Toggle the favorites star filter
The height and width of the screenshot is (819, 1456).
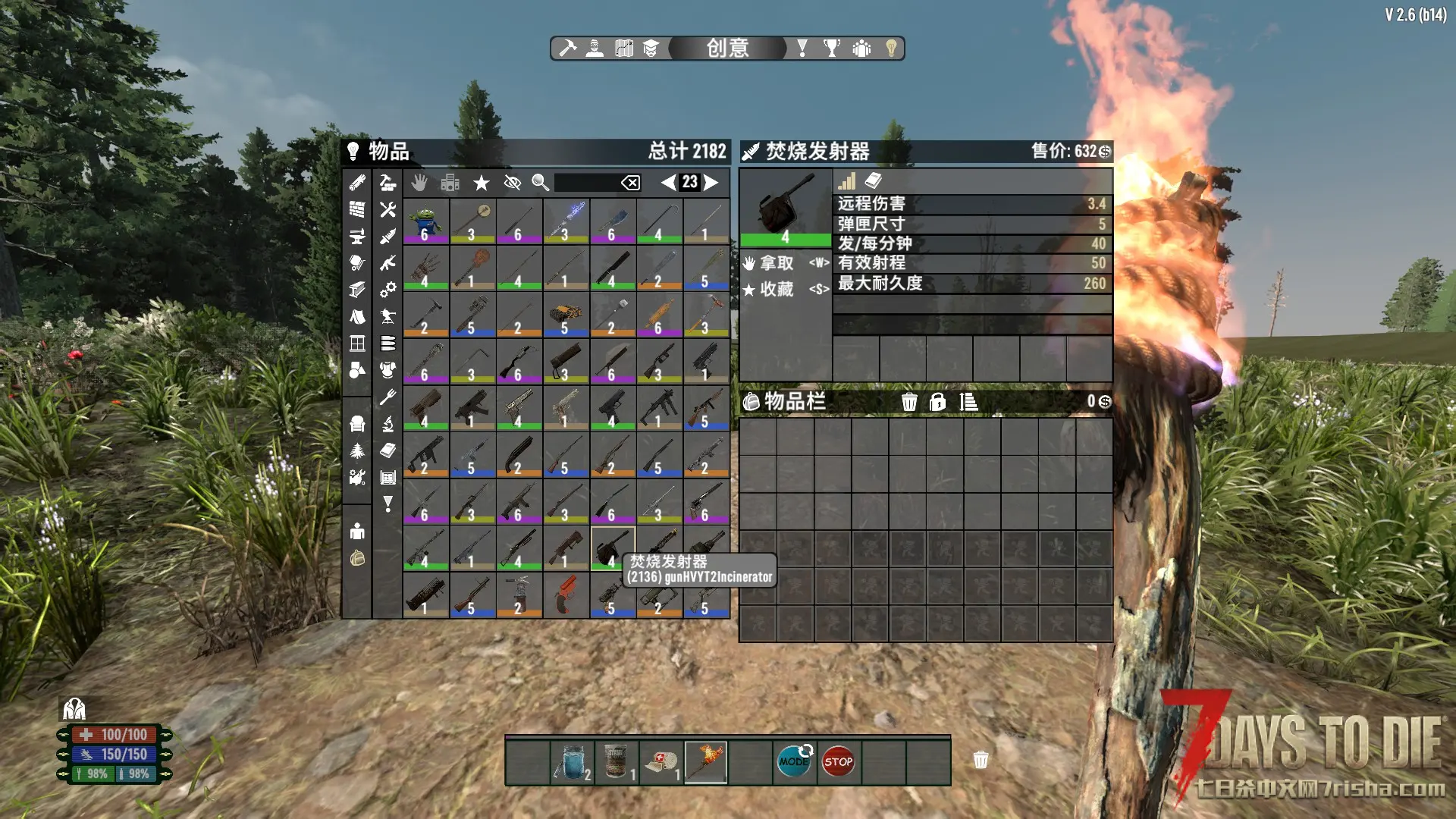481,183
